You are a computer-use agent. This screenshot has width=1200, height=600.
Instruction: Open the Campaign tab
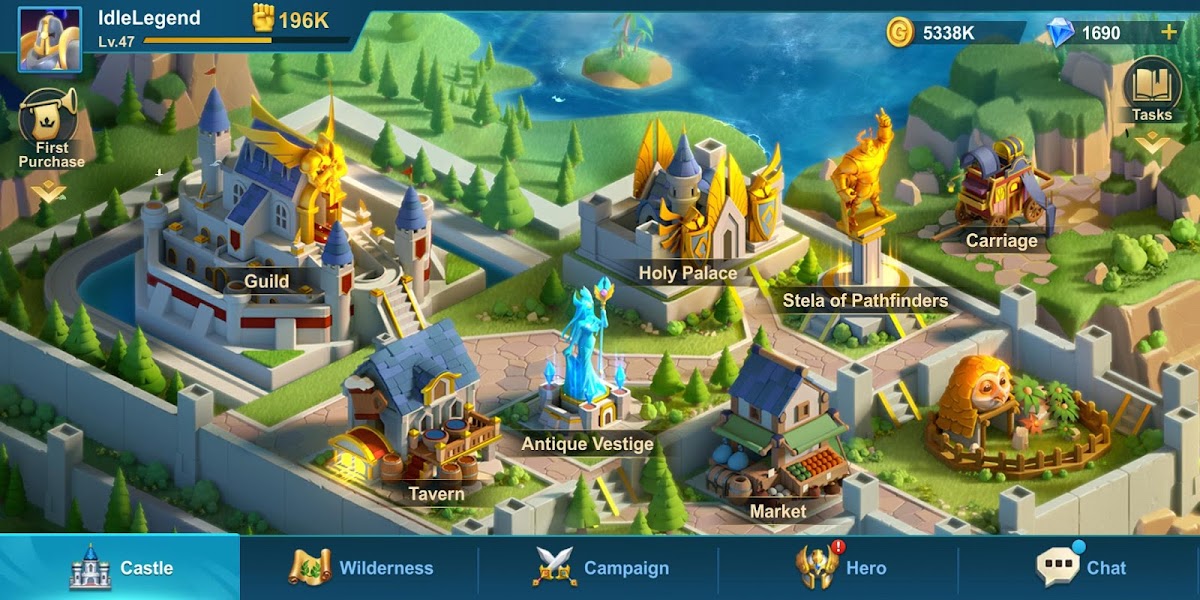click(x=600, y=567)
